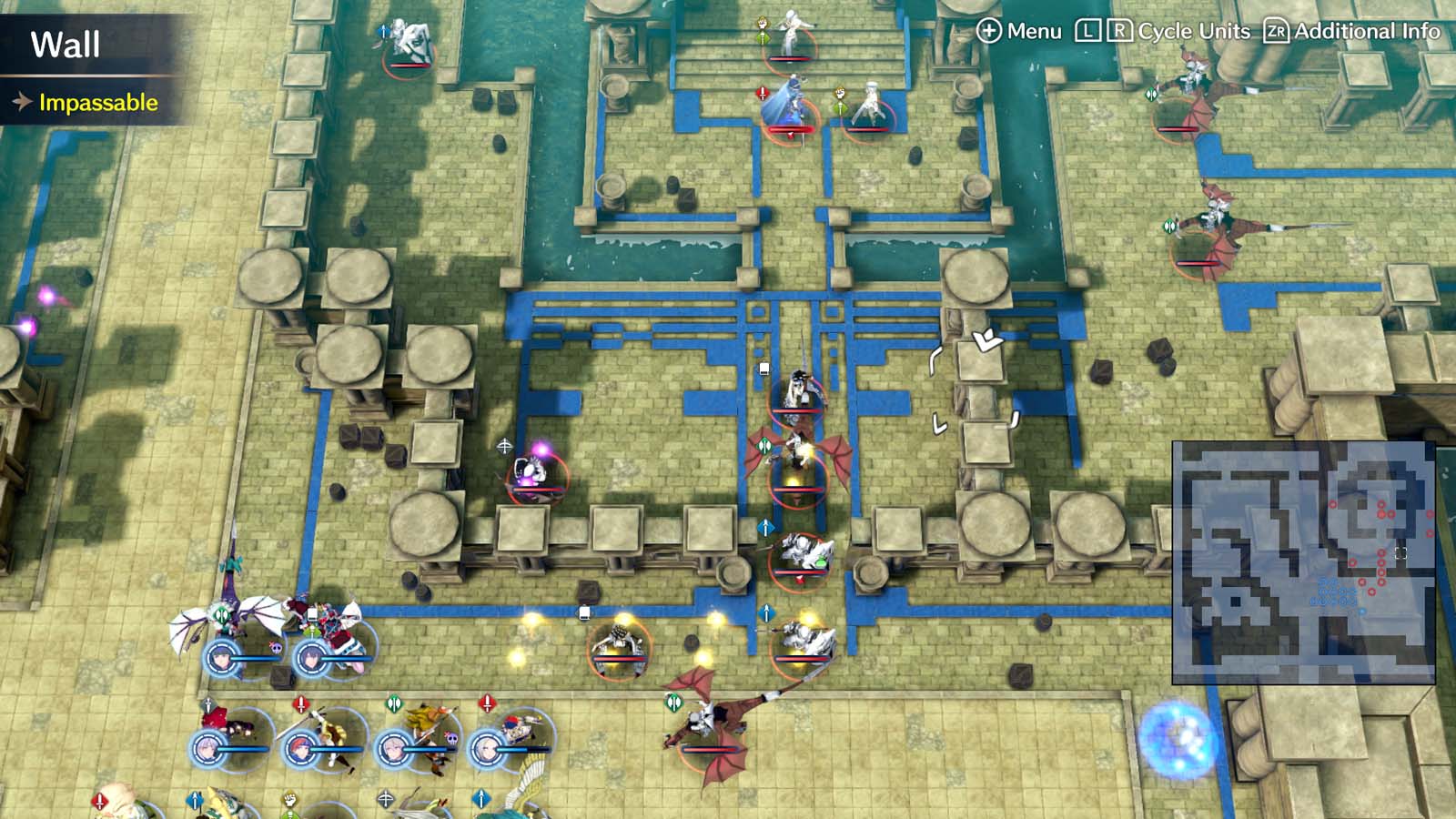Click the R button prompt icon
Screen dimensions: 1456x819
pos(1121,31)
